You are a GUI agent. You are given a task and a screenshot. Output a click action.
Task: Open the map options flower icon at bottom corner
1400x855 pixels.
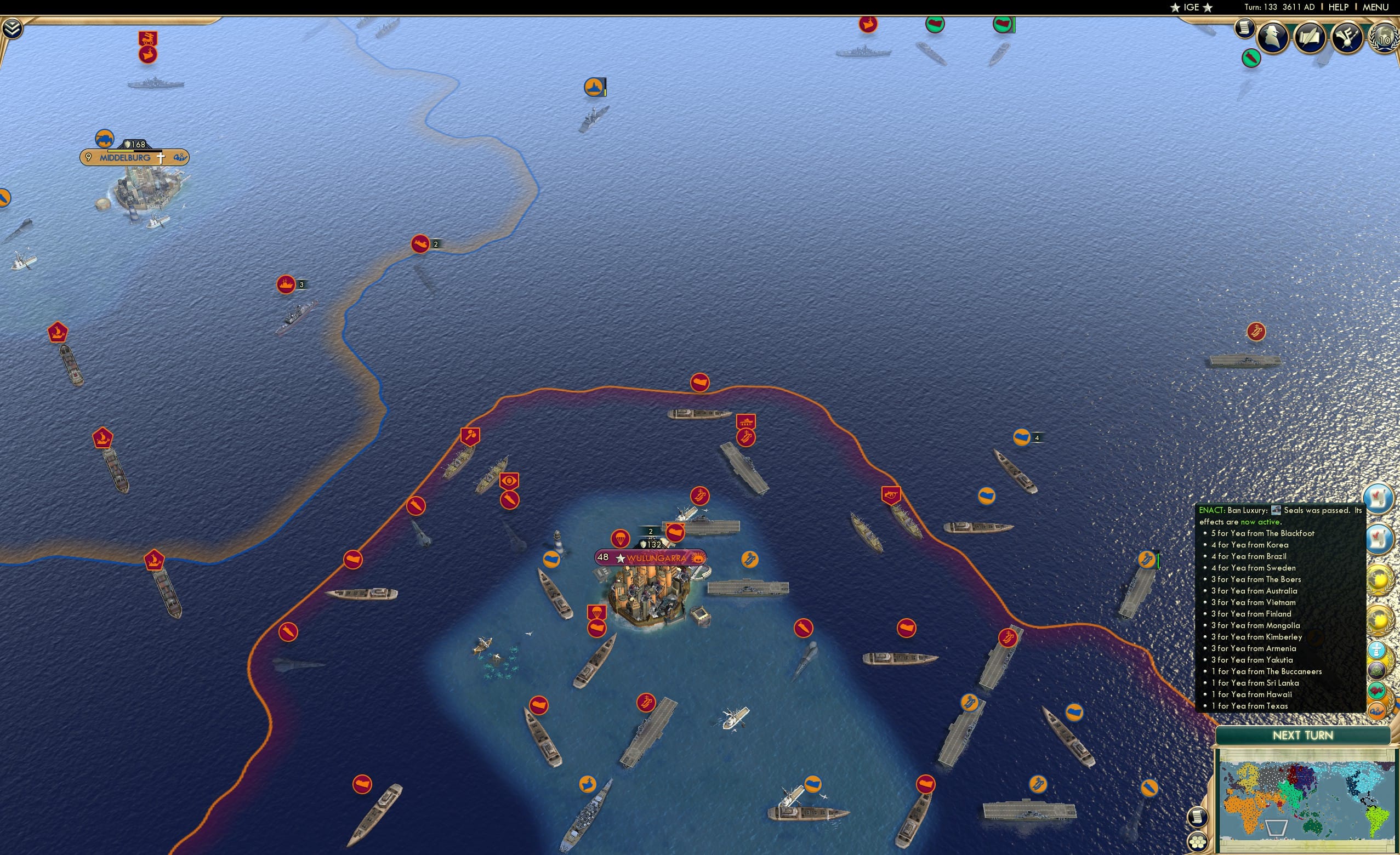click(1197, 841)
